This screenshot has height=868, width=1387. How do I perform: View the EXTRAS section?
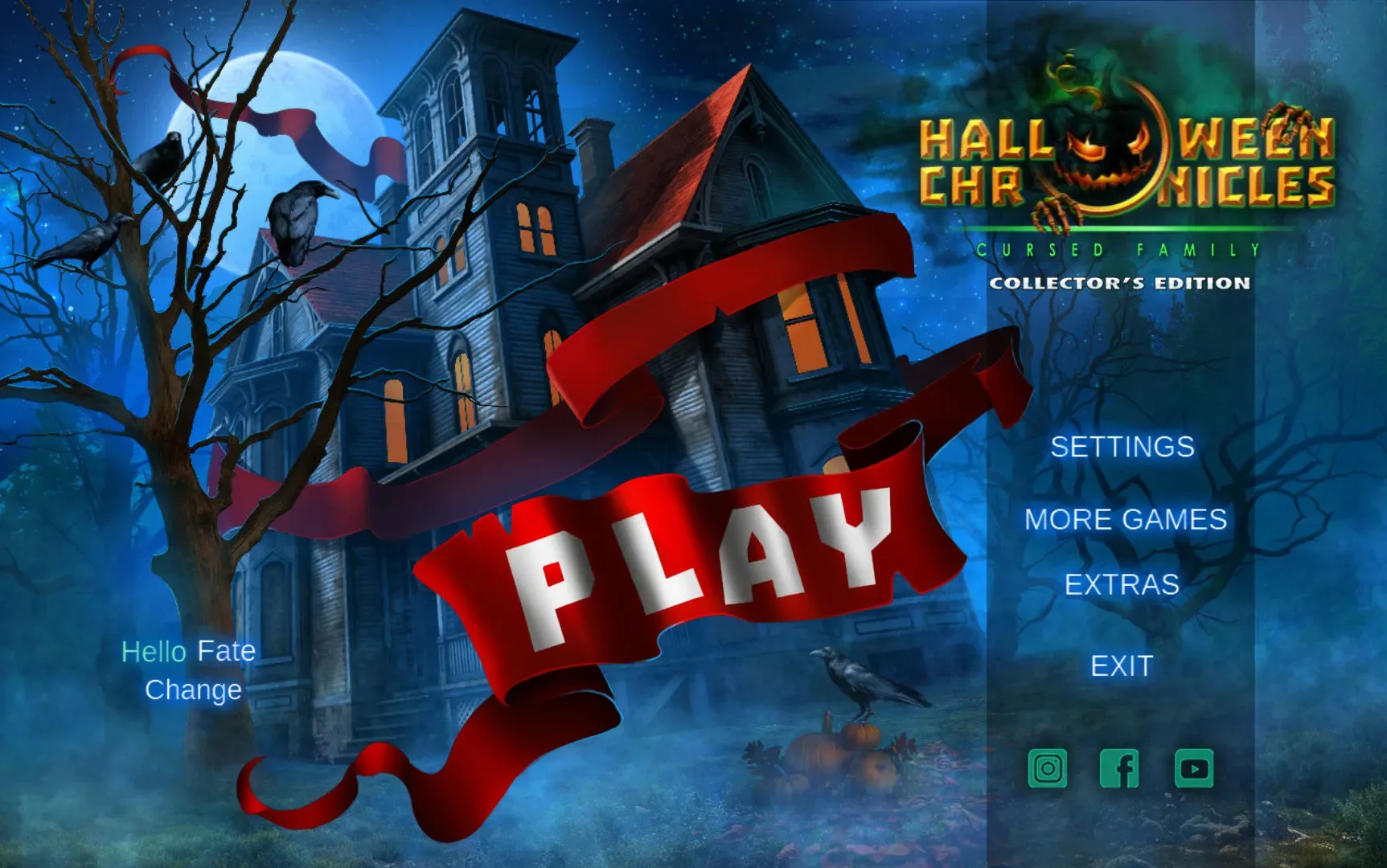click(1122, 585)
